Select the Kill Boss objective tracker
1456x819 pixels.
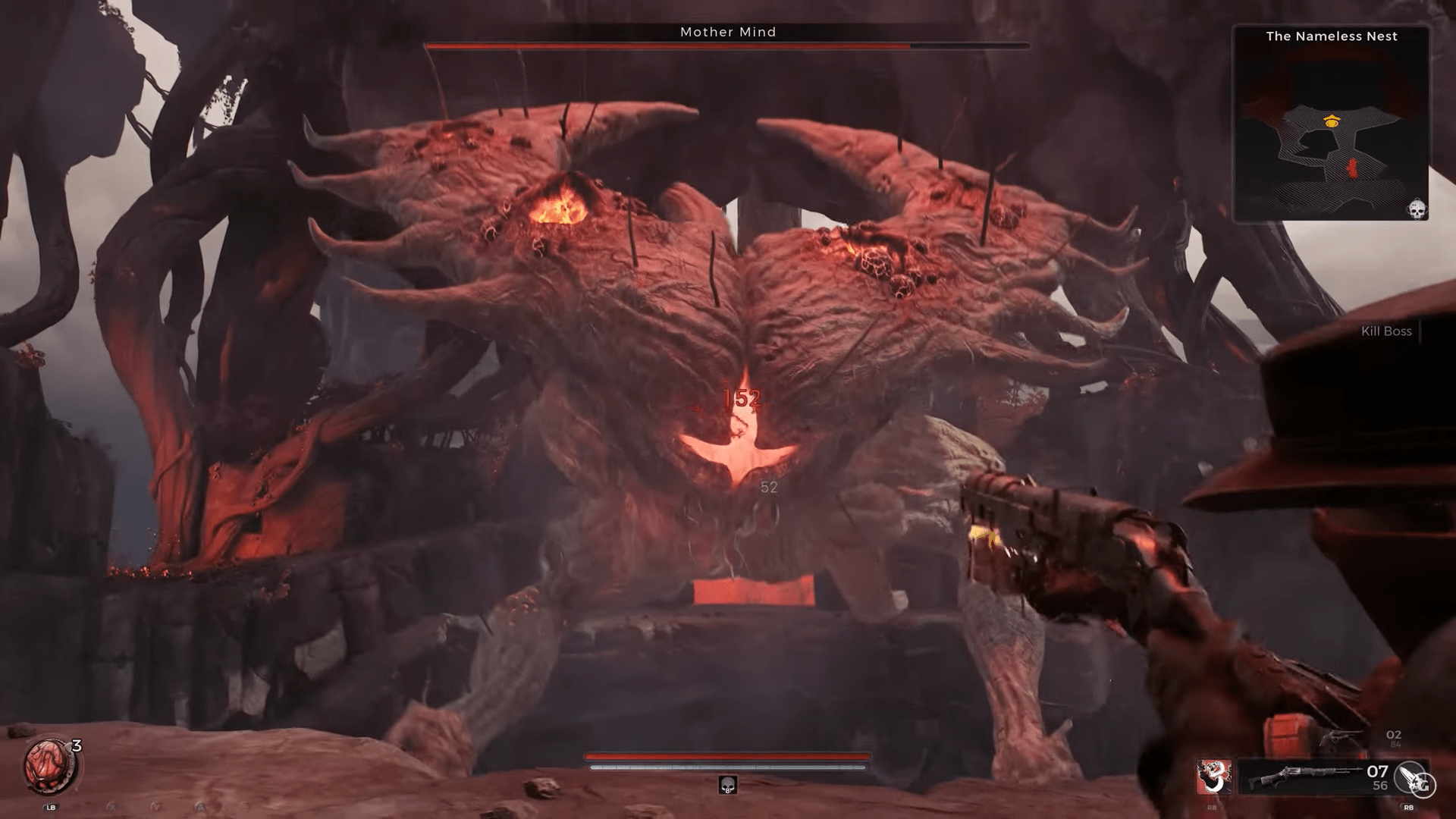pyautogui.click(x=1386, y=331)
